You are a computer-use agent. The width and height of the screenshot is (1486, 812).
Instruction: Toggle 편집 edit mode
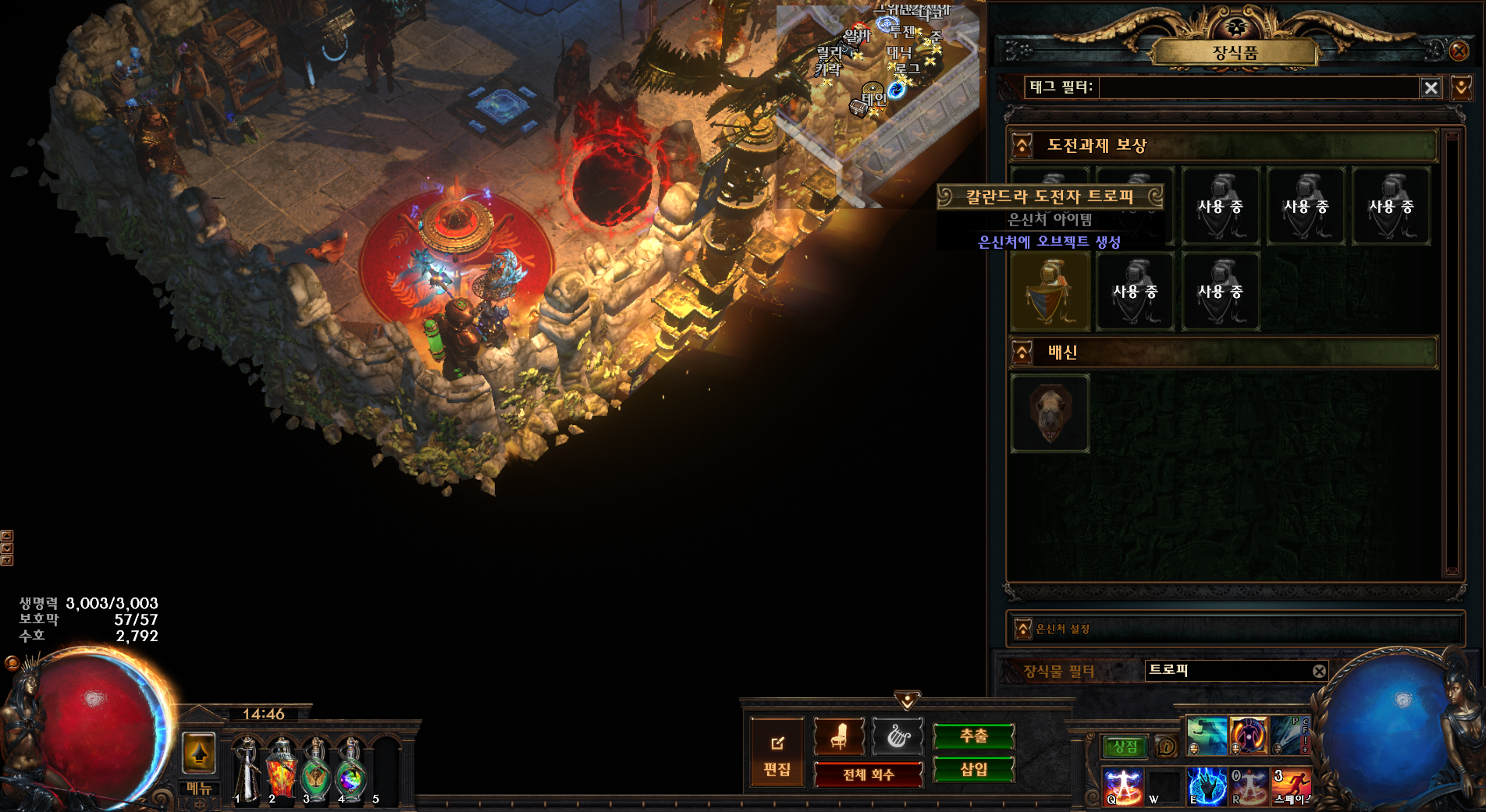[x=777, y=753]
